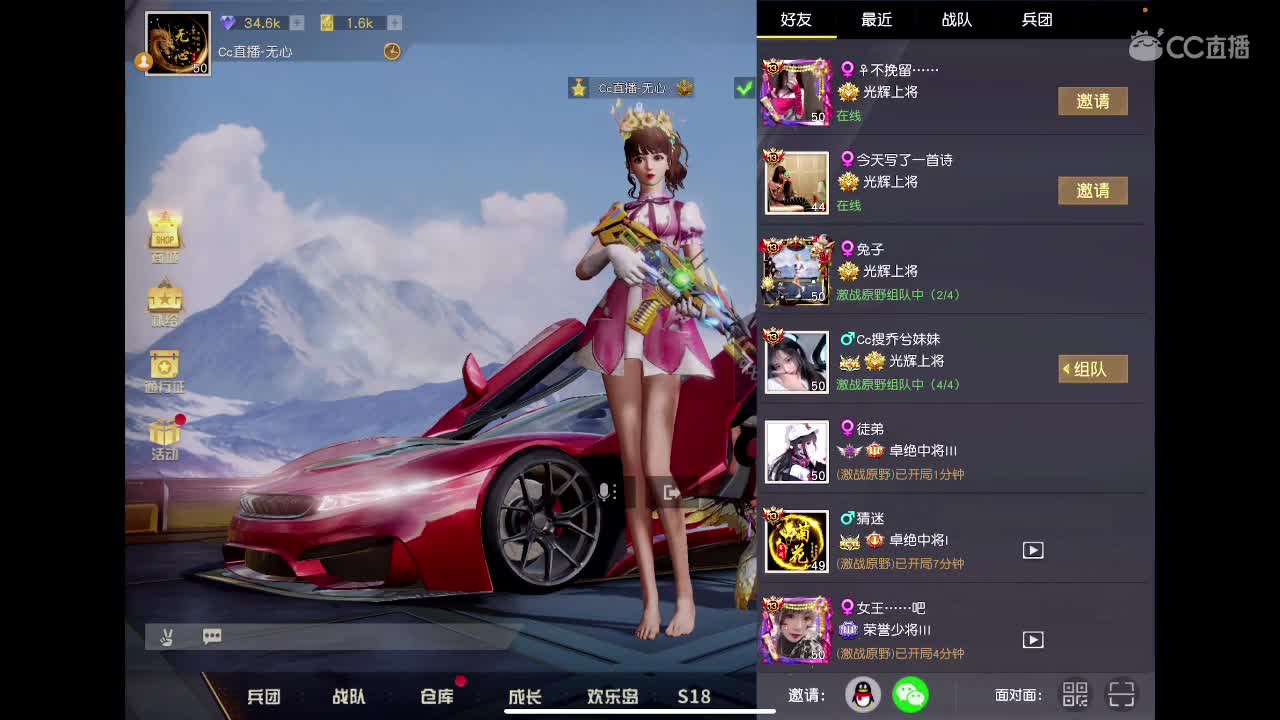Invite friends through the QQ penguin icon

click(x=862, y=693)
